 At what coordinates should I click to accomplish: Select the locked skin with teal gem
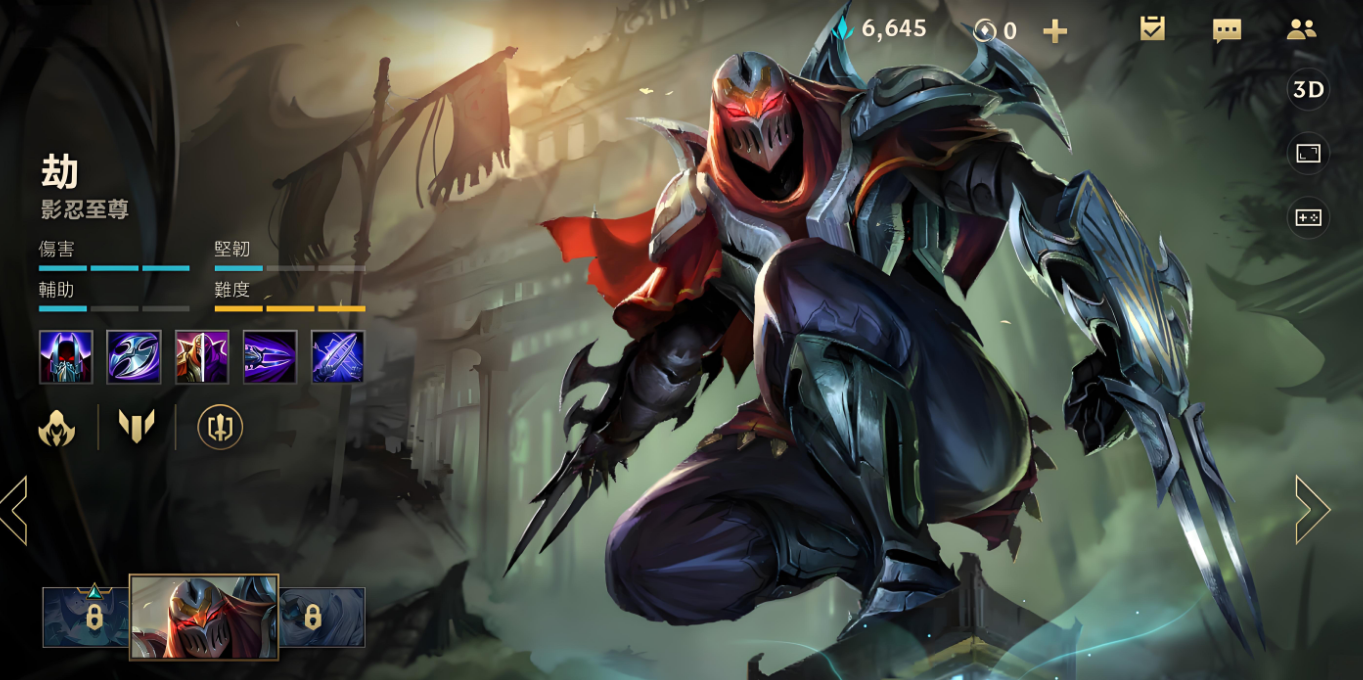click(x=87, y=617)
